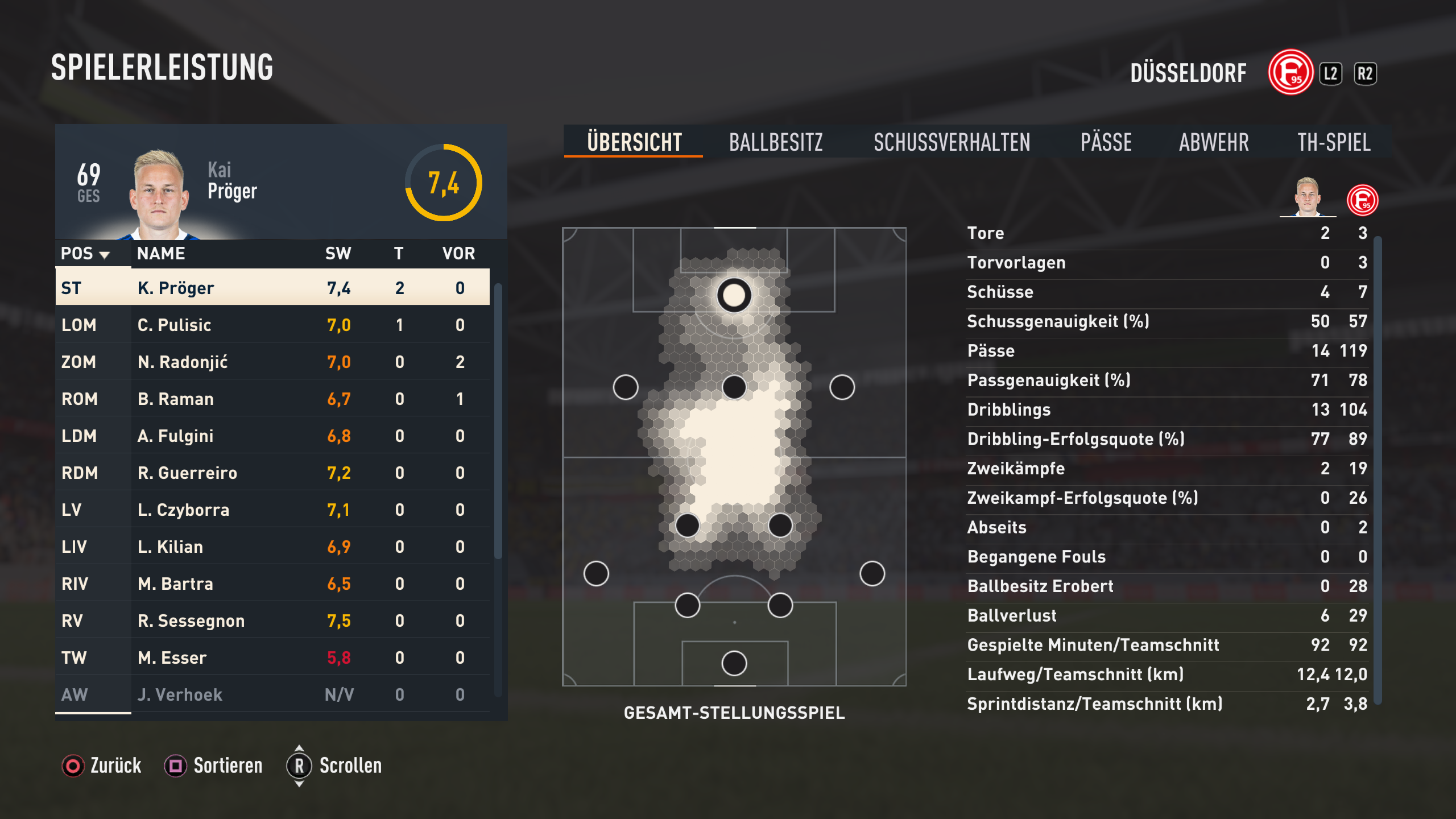Switch to the Ballbesitz tab

point(776,142)
